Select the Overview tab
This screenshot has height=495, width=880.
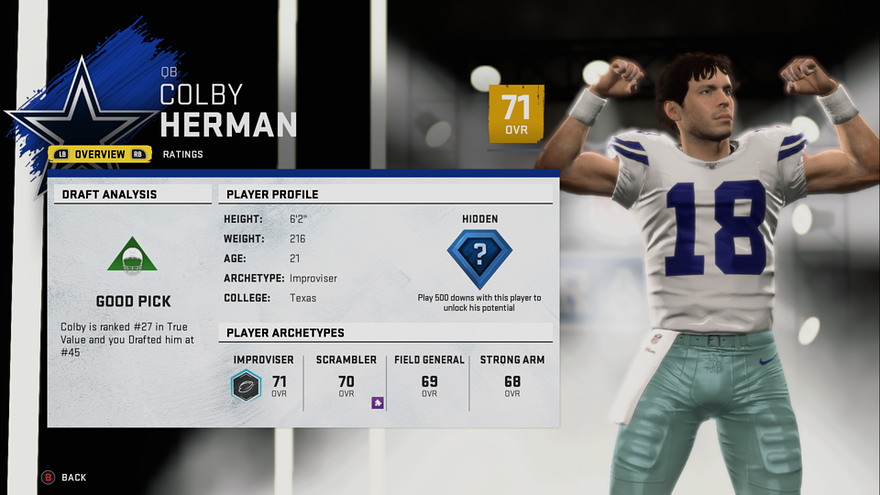point(99,154)
